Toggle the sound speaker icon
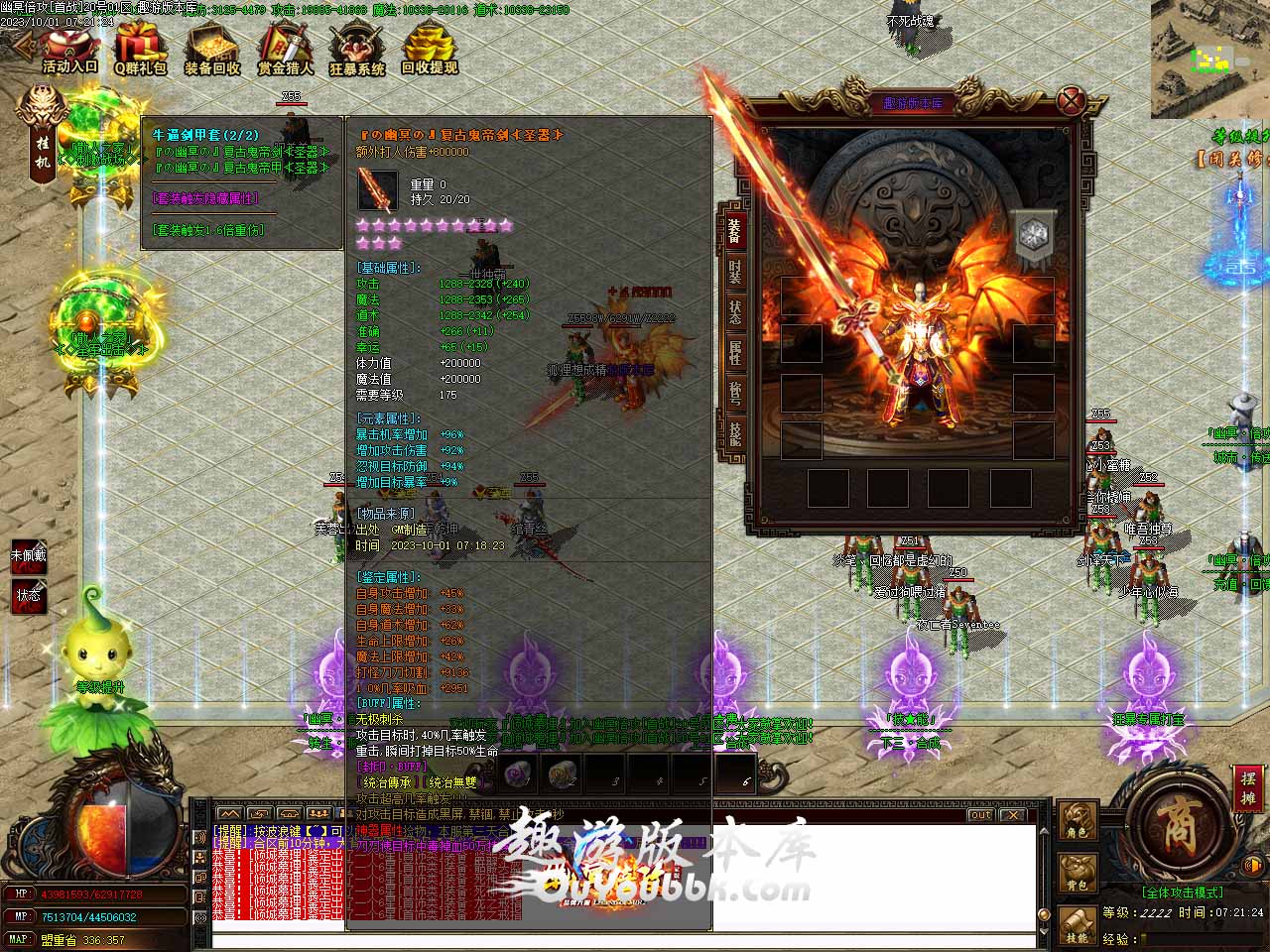This screenshot has width=1270, height=952. (1252, 864)
